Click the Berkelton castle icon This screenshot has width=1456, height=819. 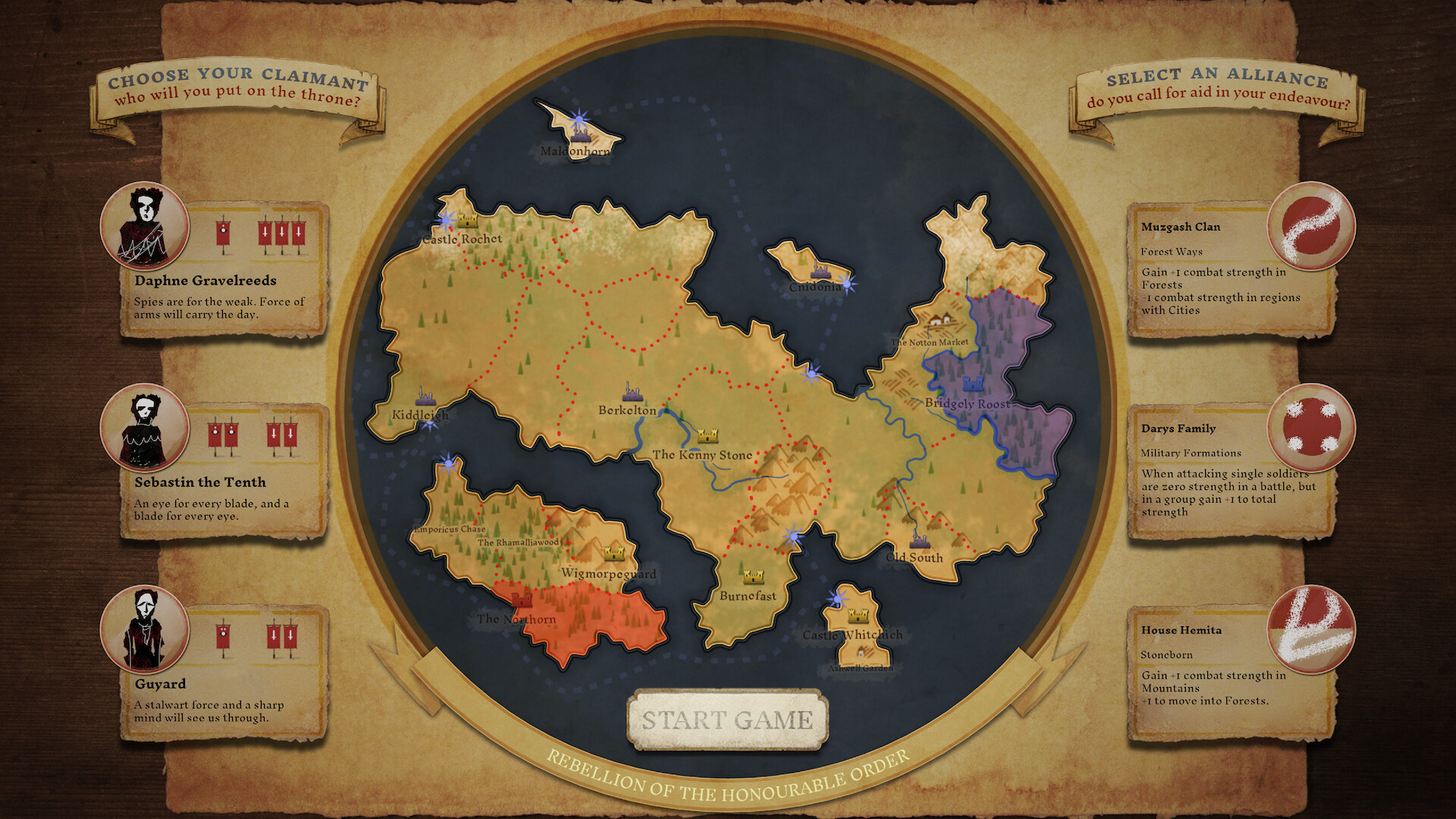point(632,393)
